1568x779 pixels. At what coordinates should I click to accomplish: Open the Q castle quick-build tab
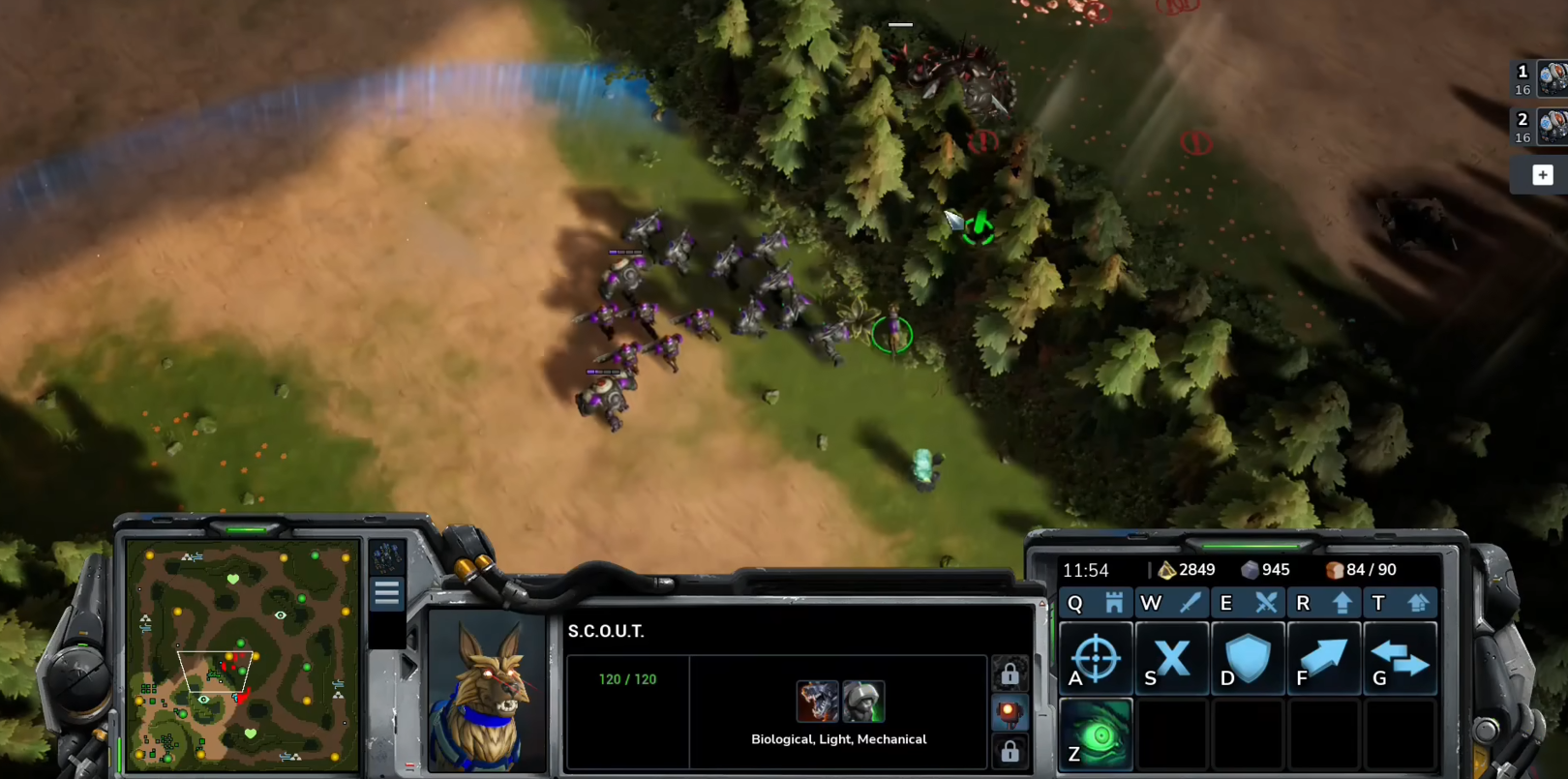(1095, 603)
